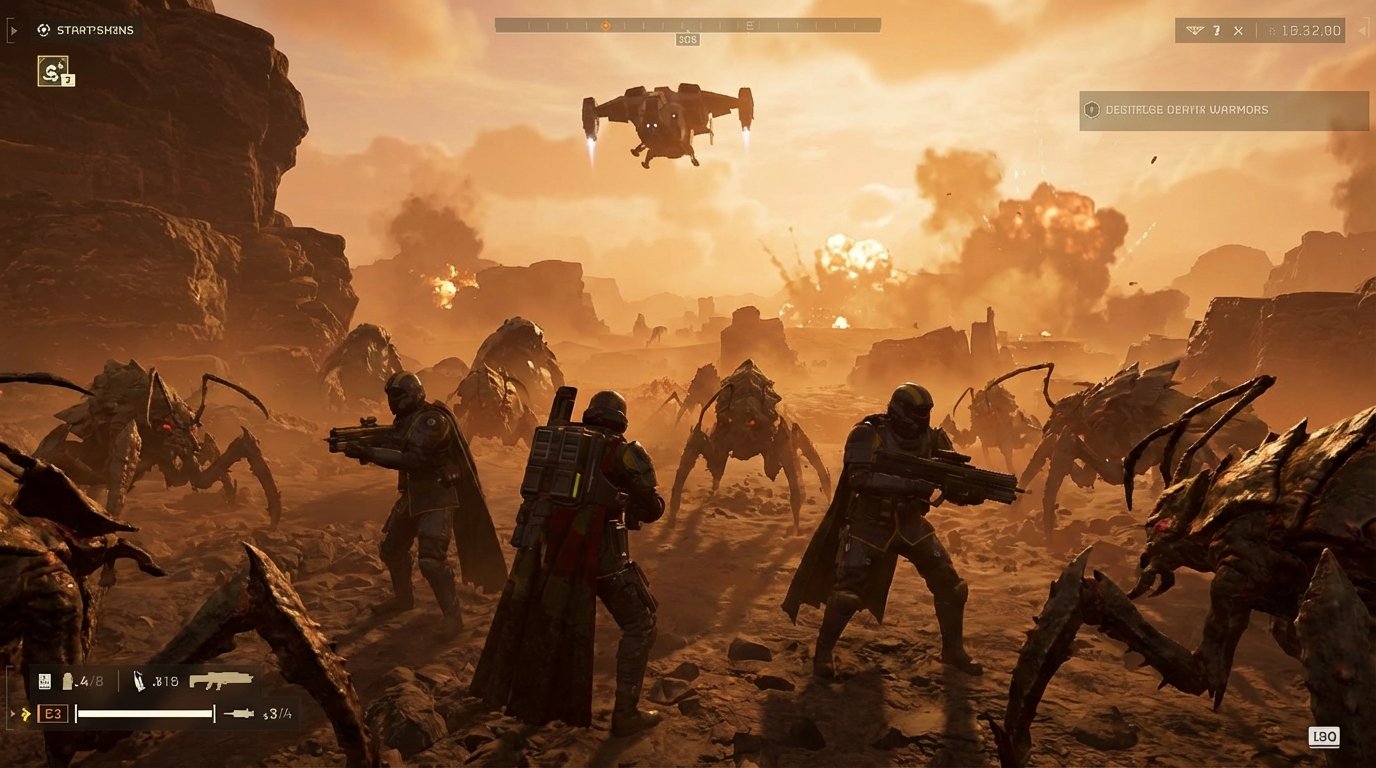Viewport: 1376px width, 768px height.
Task: Click the mission timer 10.32.00
Action: point(1311,31)
